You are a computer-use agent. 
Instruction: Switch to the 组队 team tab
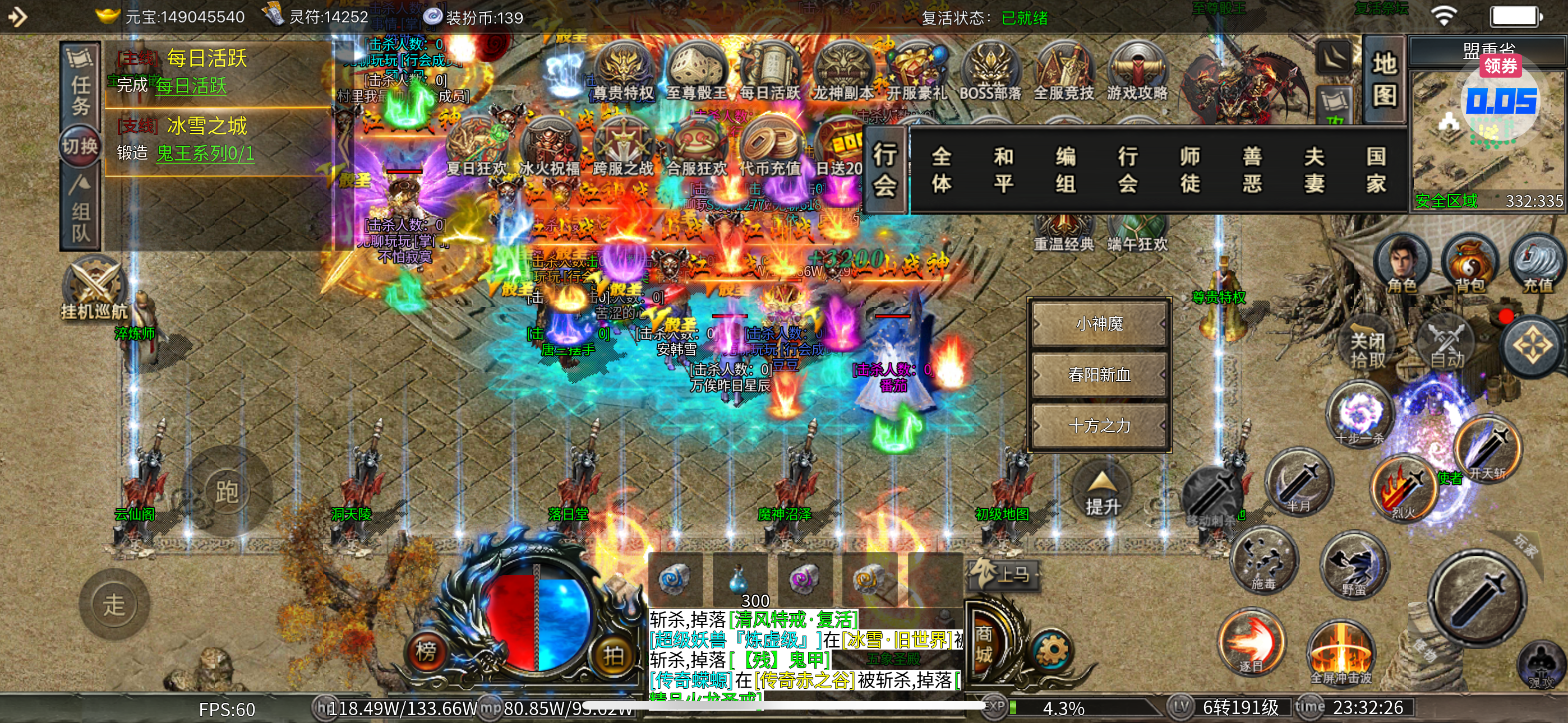[x=80, y=210]
